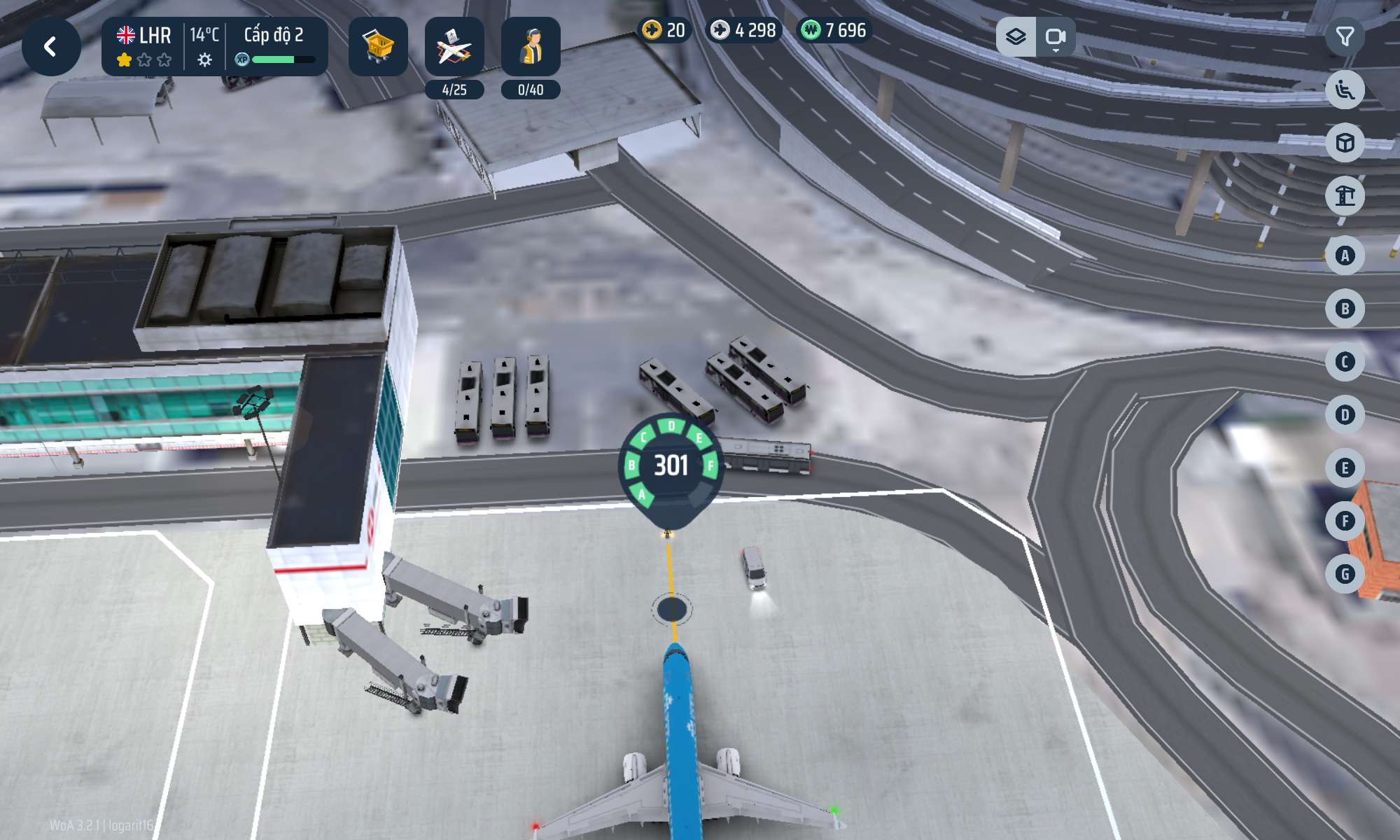The image size is (1400, 840).
Task: Toggle the layers view button
Action: click(x=1016, y=36)
